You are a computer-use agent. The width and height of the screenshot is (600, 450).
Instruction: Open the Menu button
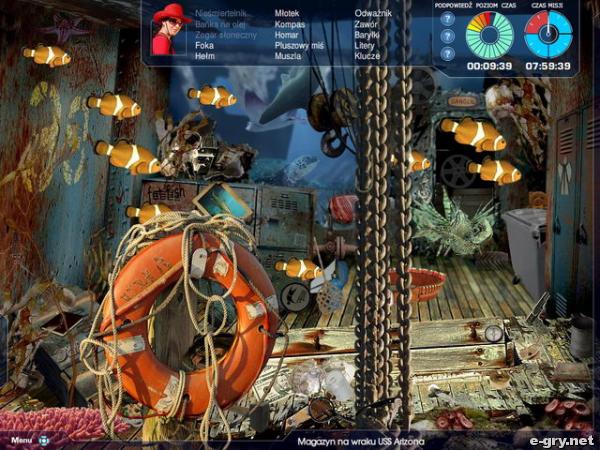click(22, 440)
